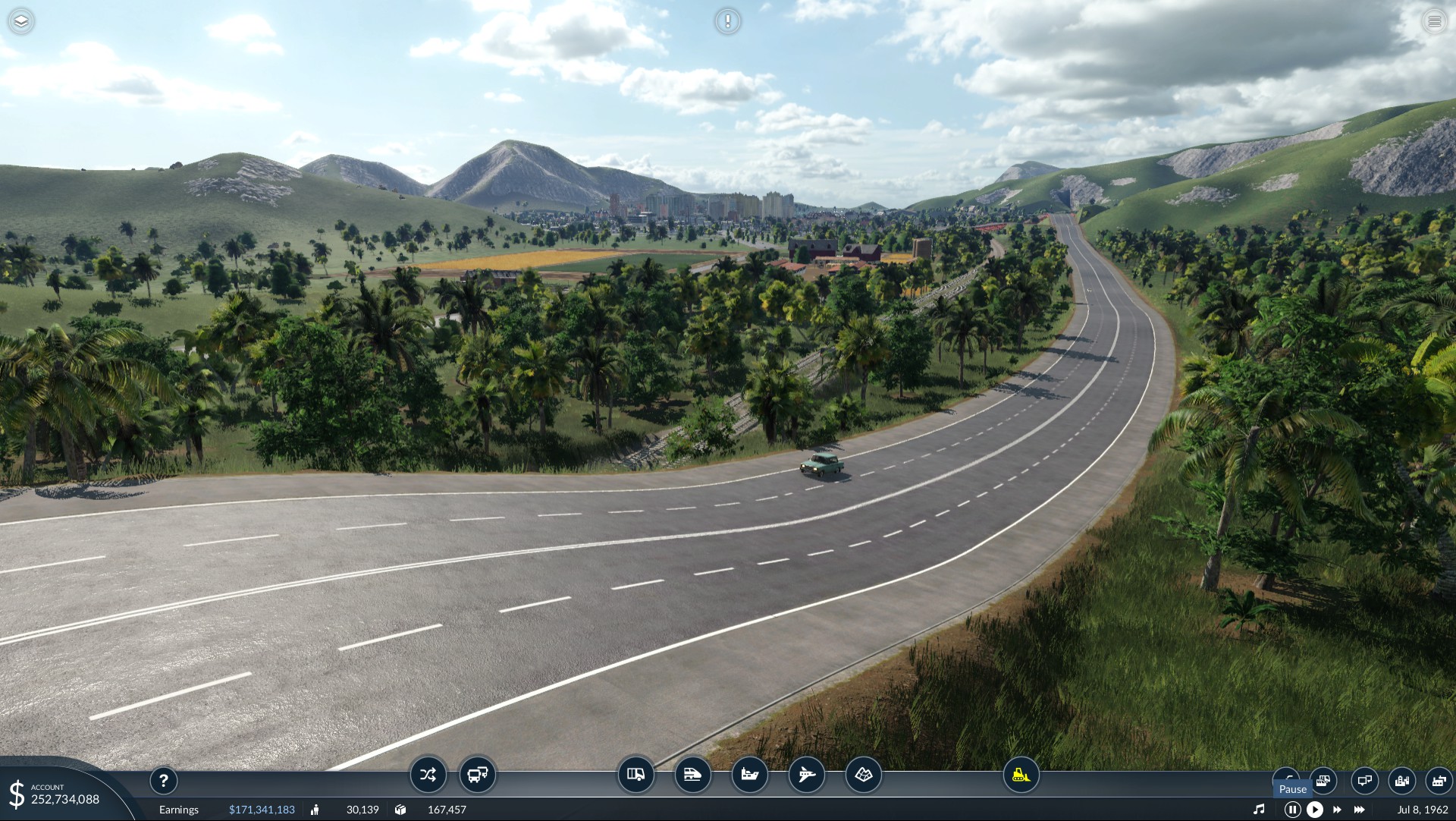Open the industries list factory icon
The image size is (1456, 821).
point(1439,780)
